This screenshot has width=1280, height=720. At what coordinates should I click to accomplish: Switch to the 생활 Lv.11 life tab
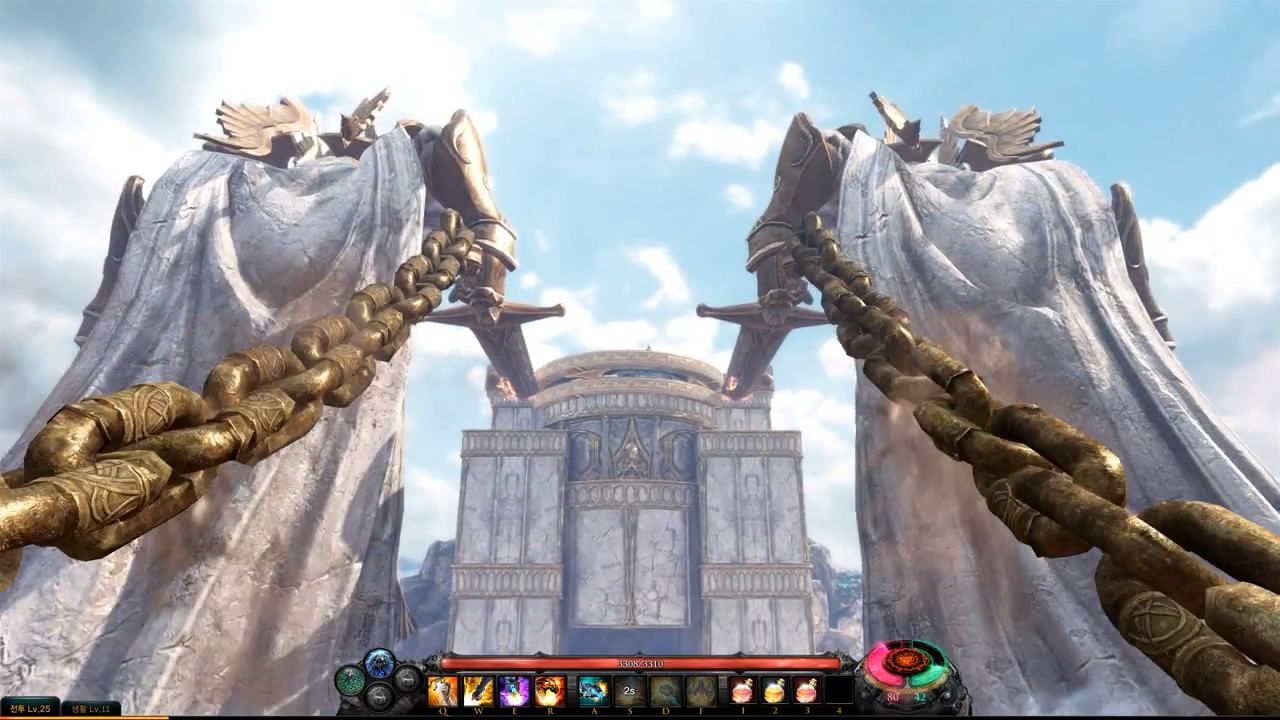(91, 709)
